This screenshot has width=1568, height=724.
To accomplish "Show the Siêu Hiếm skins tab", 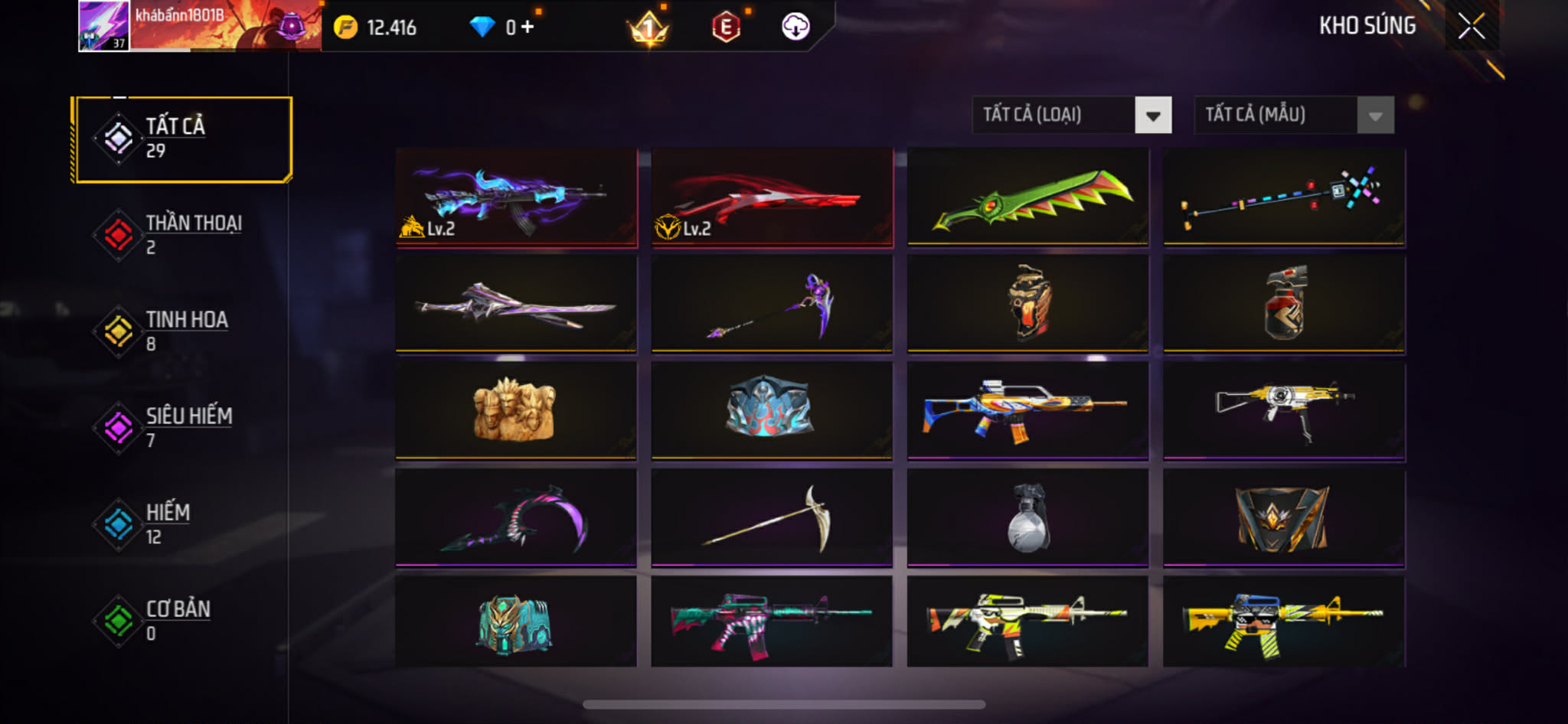I will pyautogui.click(x=183, y=428).
